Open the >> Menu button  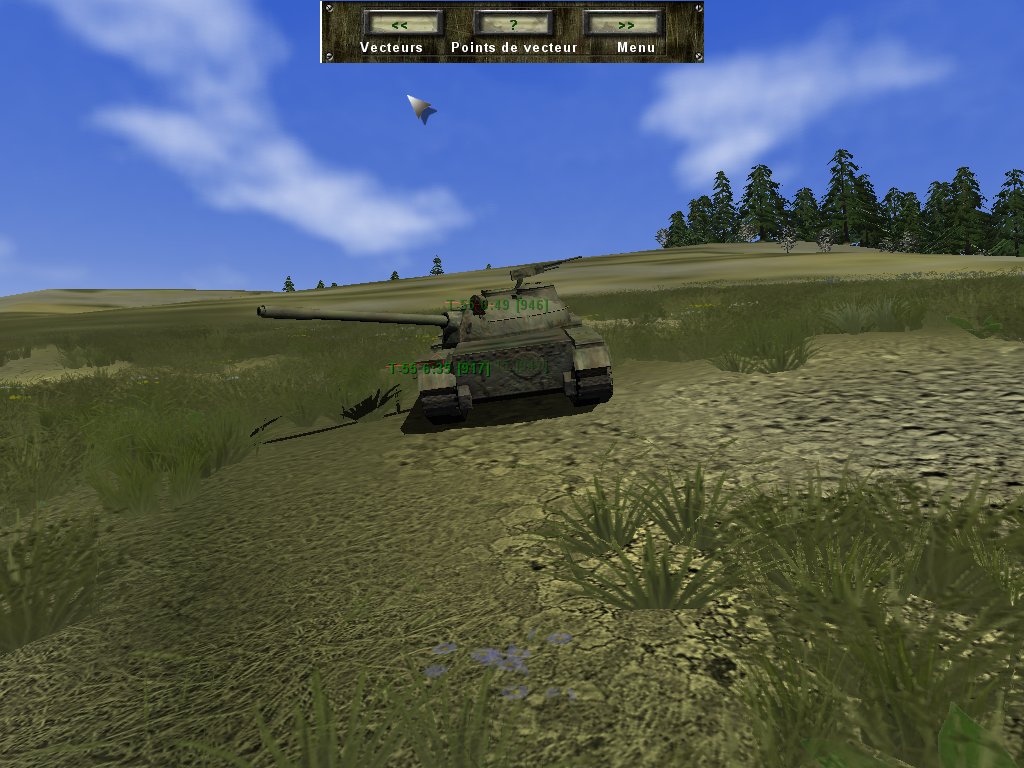click(x=624, y=23)
